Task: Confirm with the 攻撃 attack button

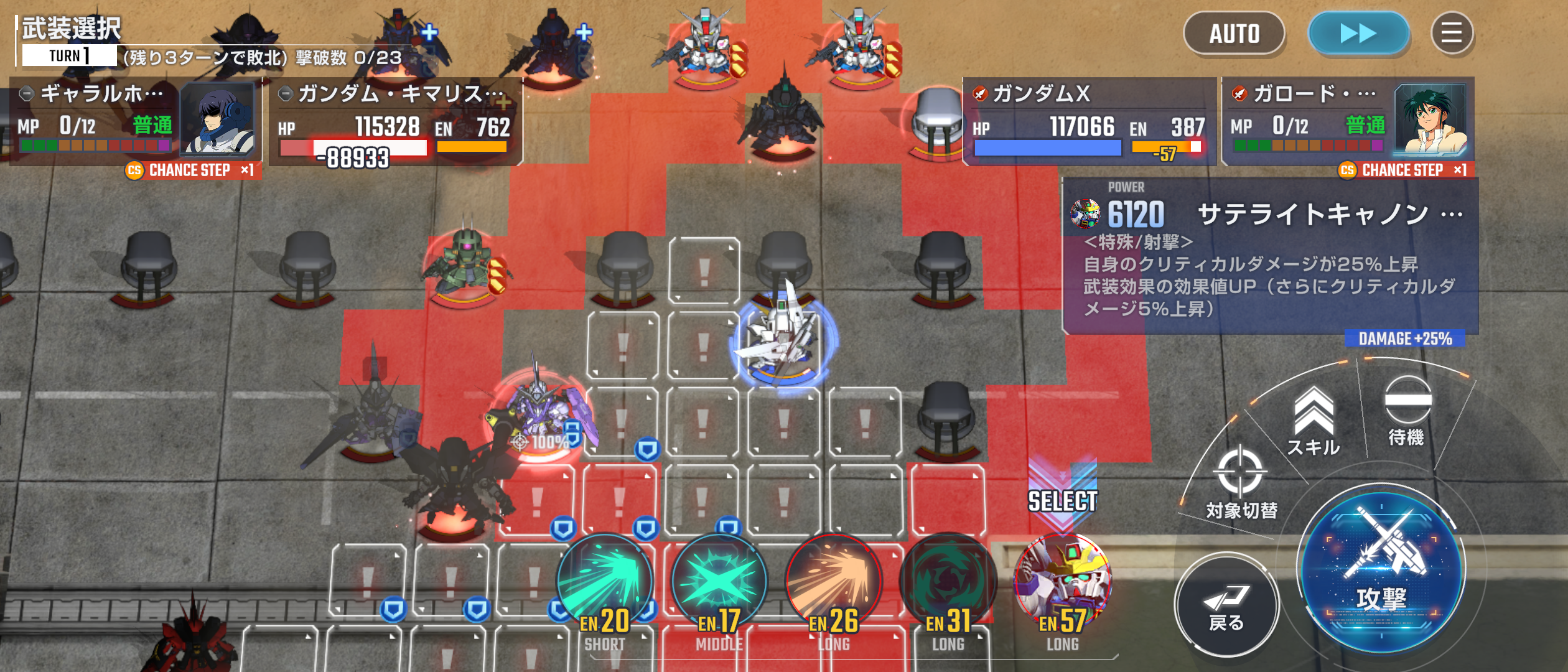Action: [x=1381, y=569]
